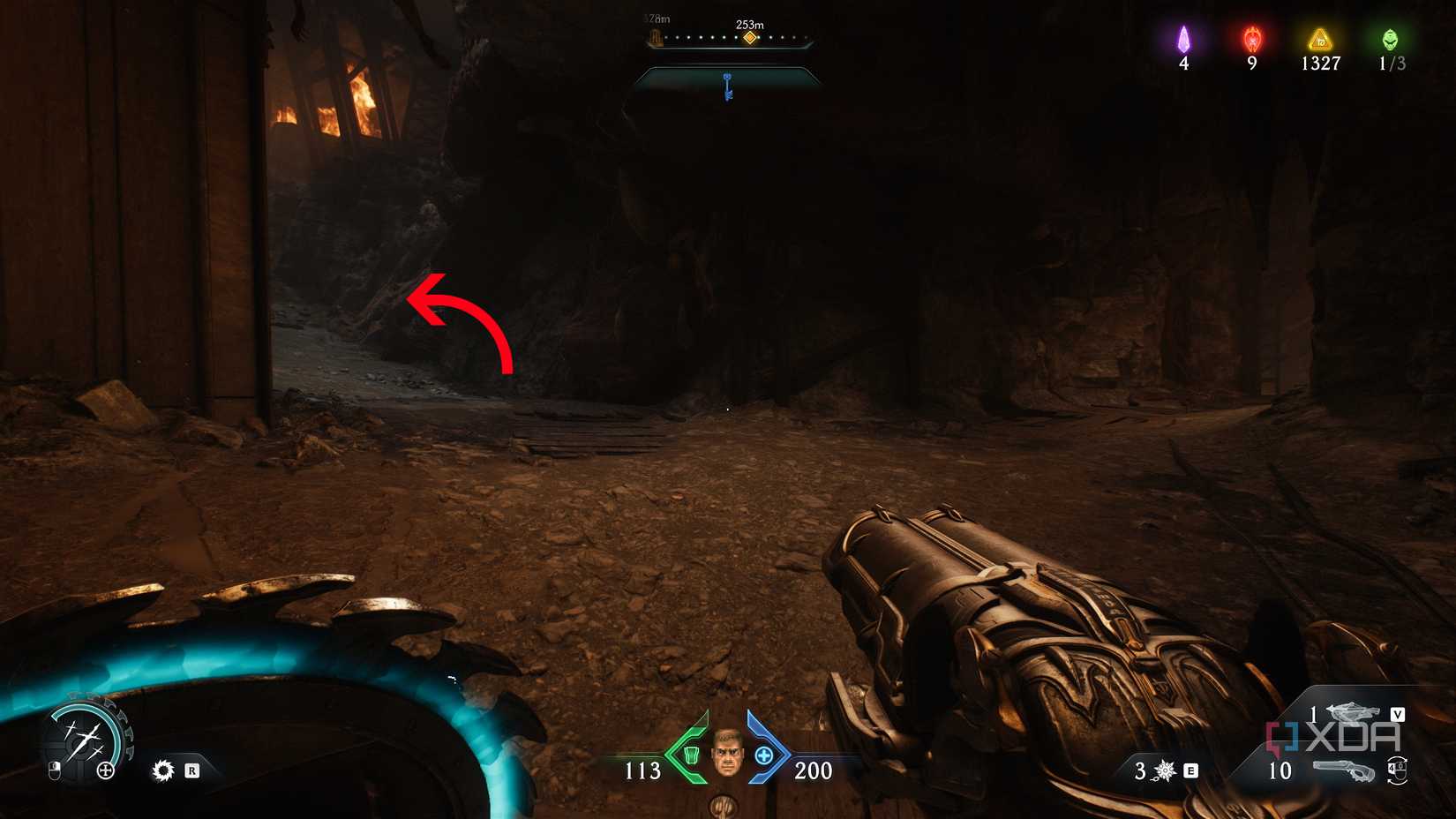This screenshot has height=819, width=1456.
Task: Click the red demonic essence icon
Action: click(1251, 37)
